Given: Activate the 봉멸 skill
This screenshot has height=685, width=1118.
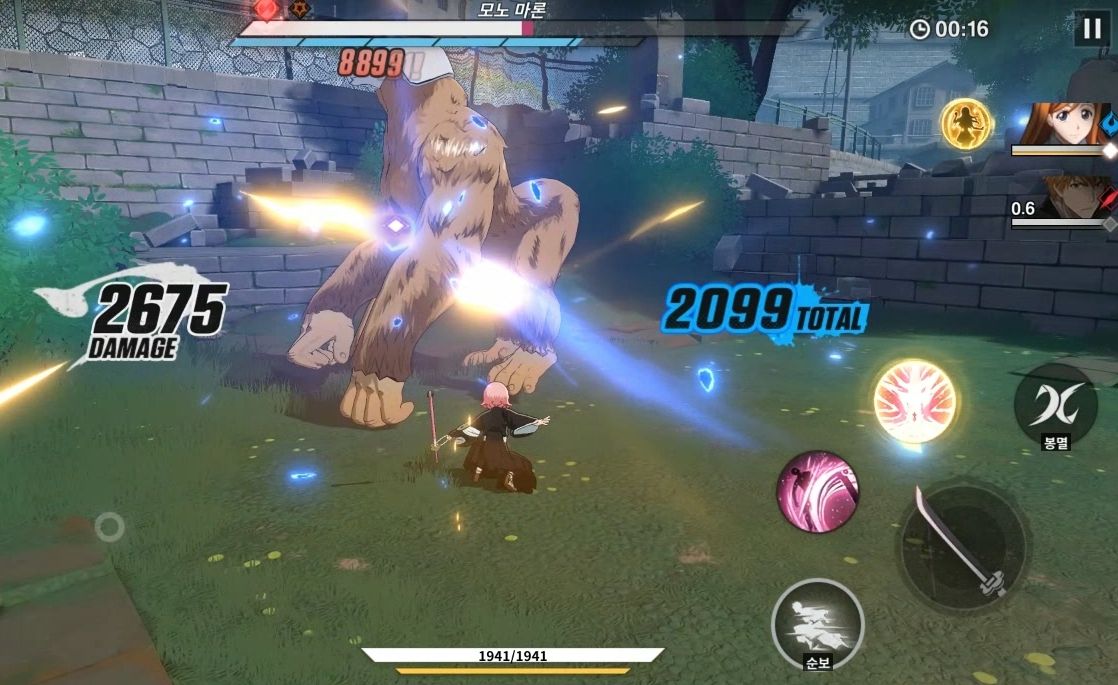Looking at the screenshot, I should click(x=1055, y=404).
